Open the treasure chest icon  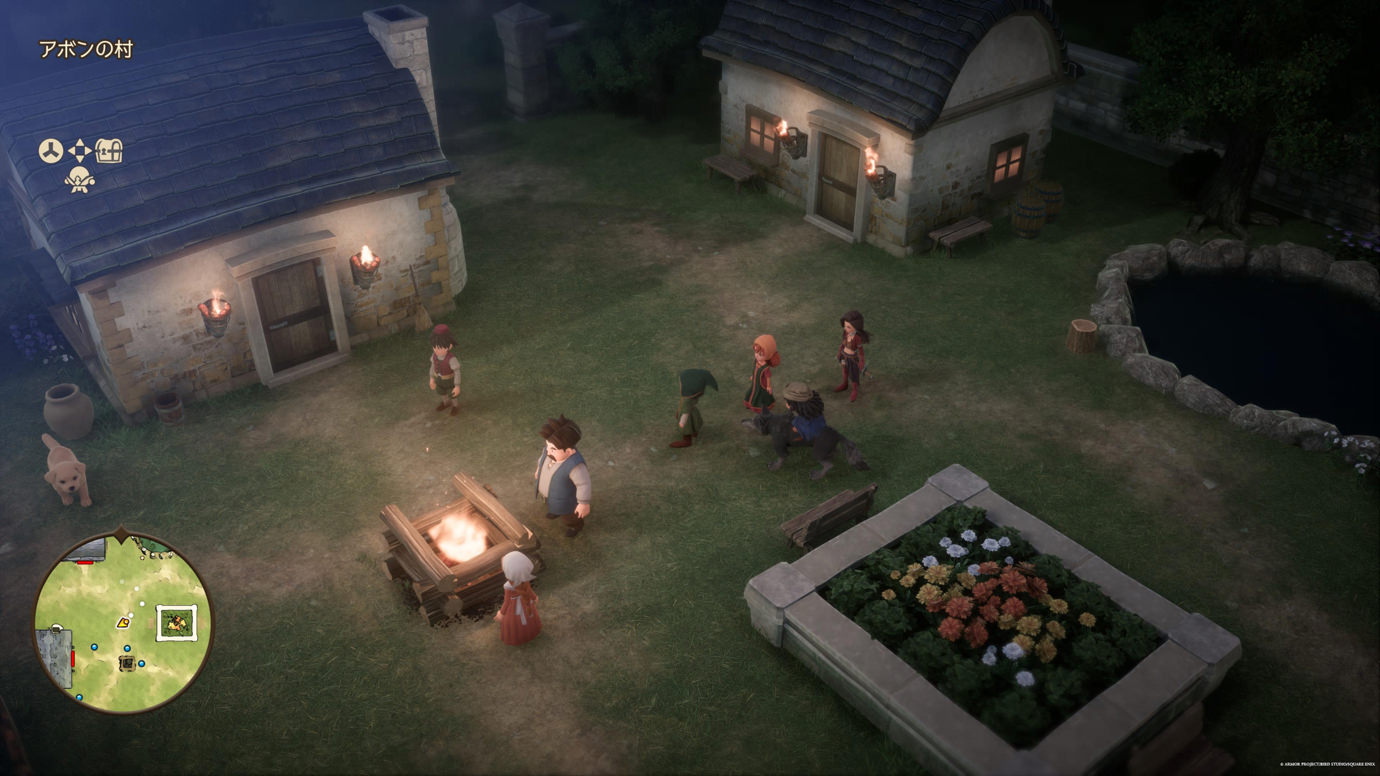[x=109, y=151]
